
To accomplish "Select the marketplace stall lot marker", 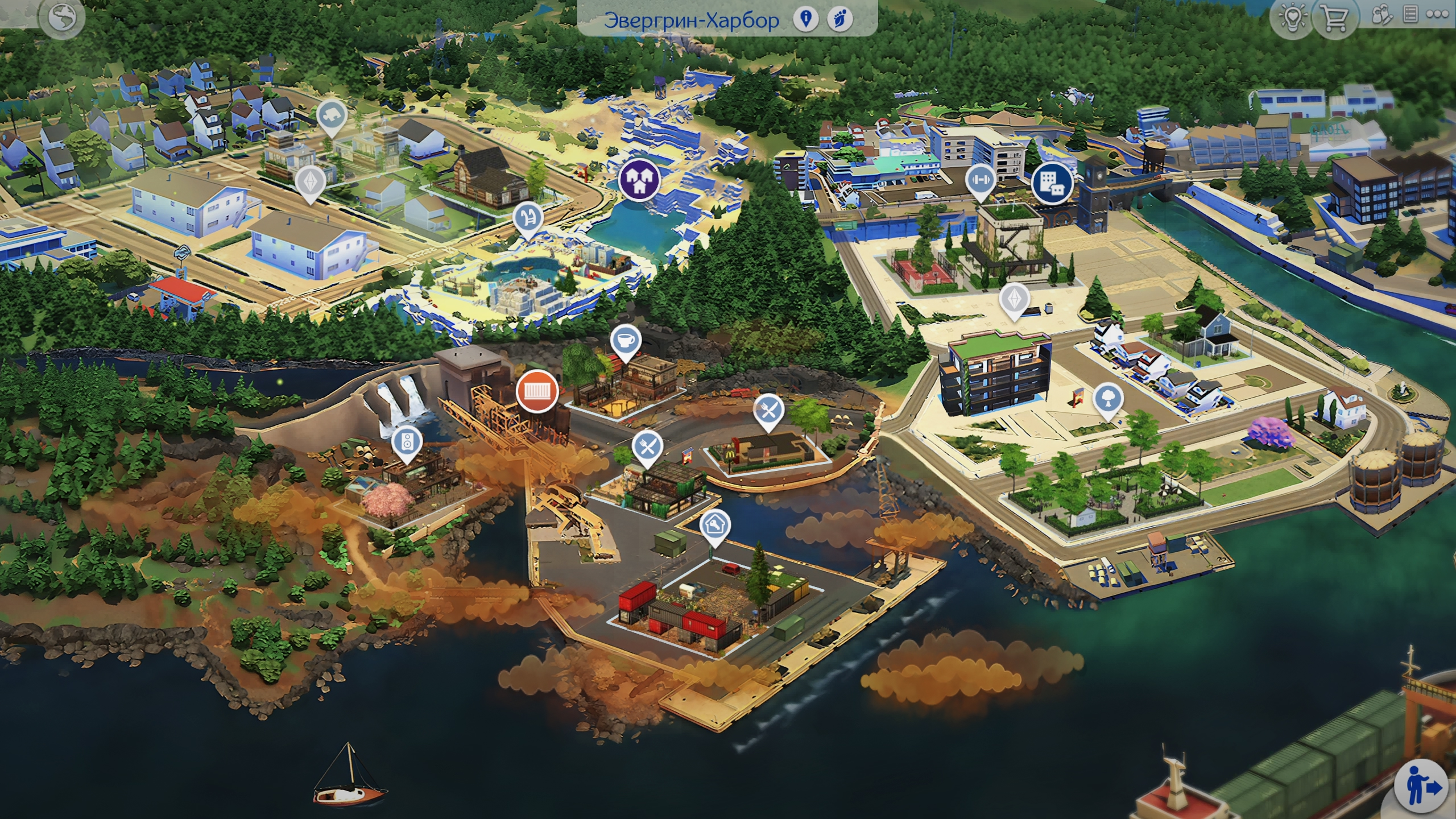I will [528, 218].
